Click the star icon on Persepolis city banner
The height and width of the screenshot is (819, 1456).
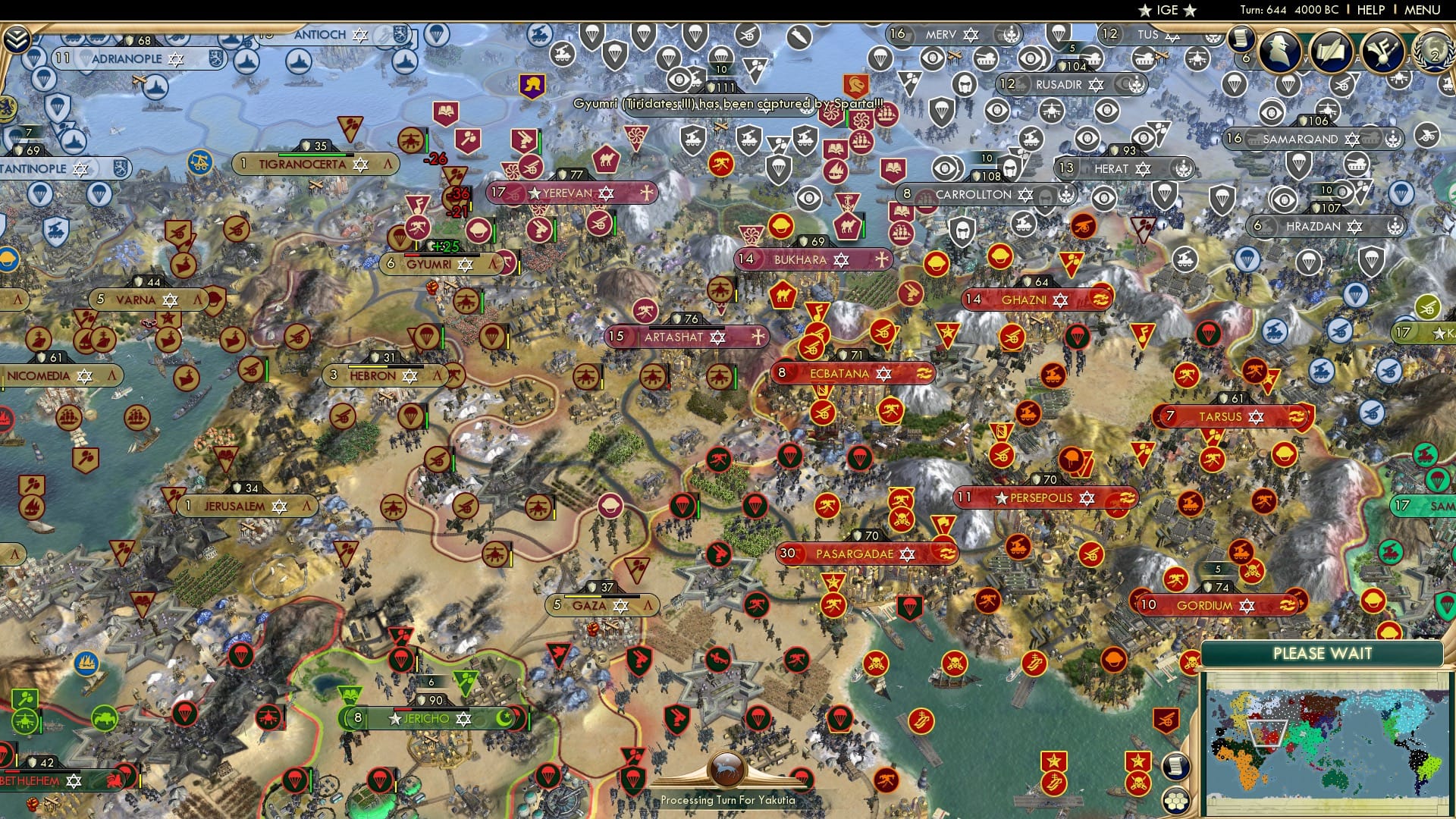click(1000, 498)
